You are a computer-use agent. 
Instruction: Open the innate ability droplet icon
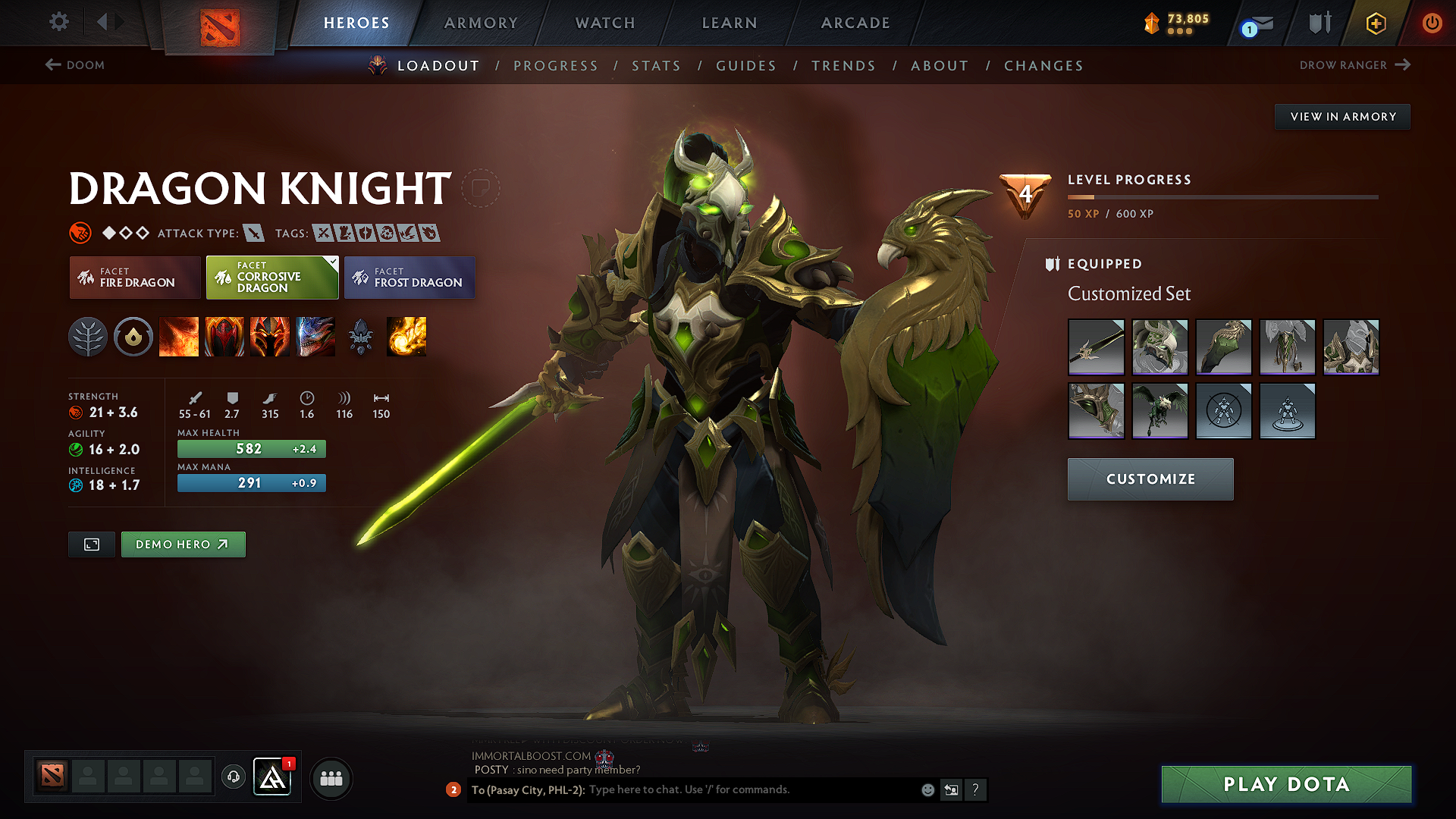click(x=133, y=337)
